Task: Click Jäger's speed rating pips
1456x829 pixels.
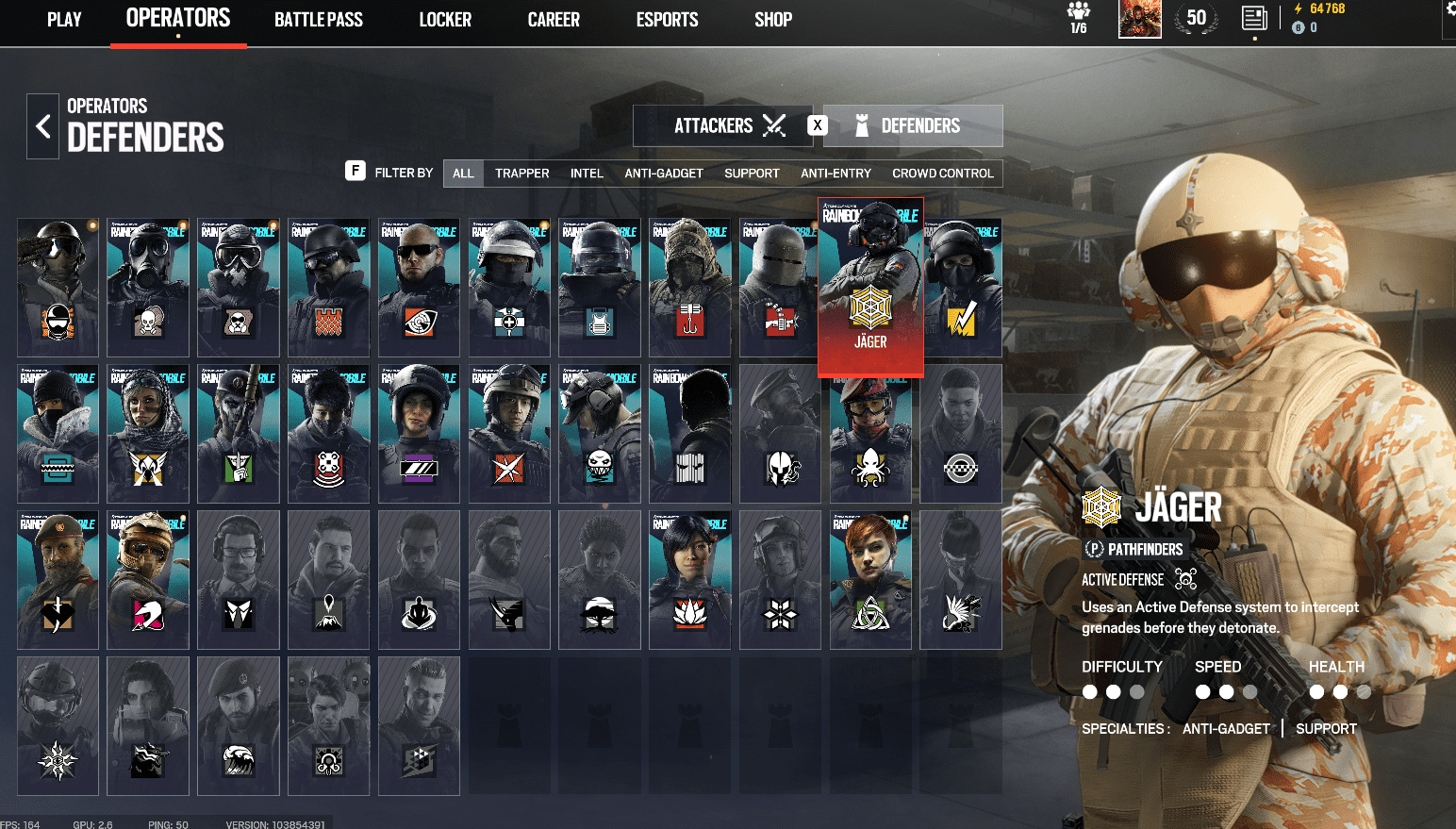Action: coord(1226,691)
